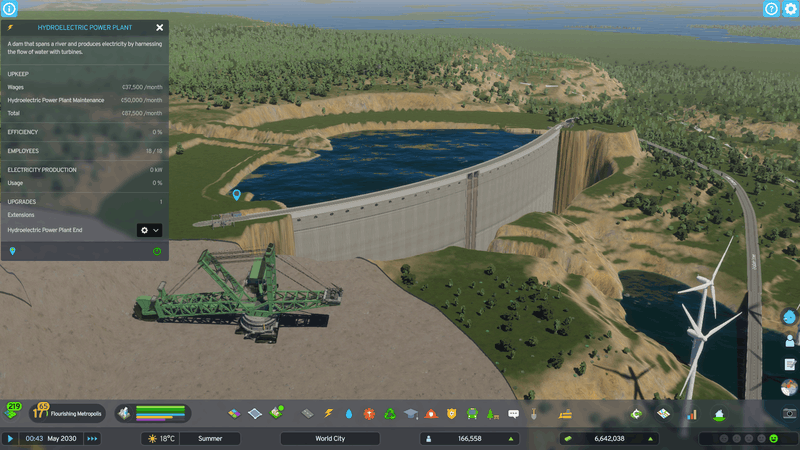This screenshot has height=450, width=800.
Task: Open the statistics bar chart panel
Action: click(x=690, y=413)
